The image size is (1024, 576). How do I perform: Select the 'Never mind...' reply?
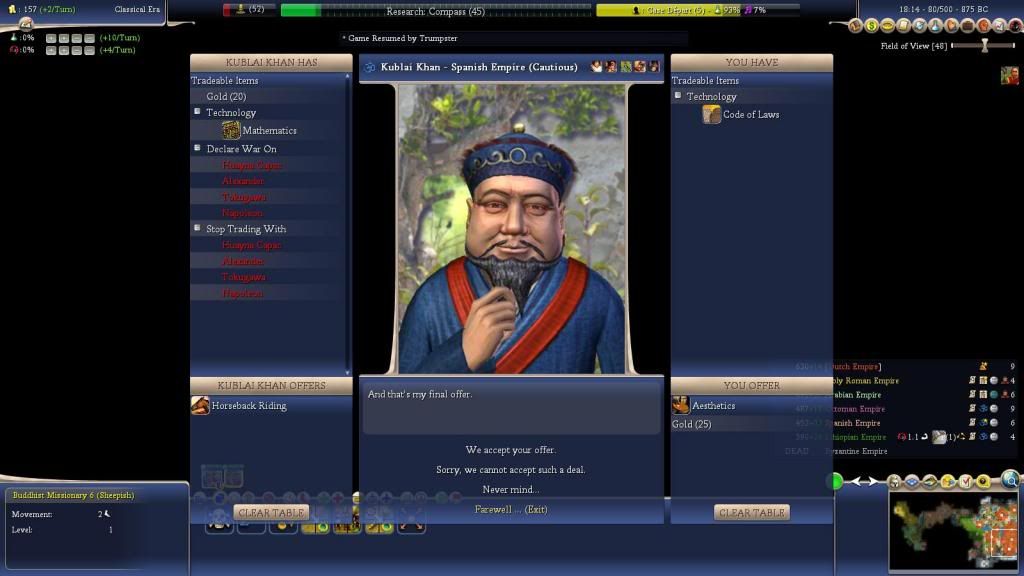tap(510, 490)
